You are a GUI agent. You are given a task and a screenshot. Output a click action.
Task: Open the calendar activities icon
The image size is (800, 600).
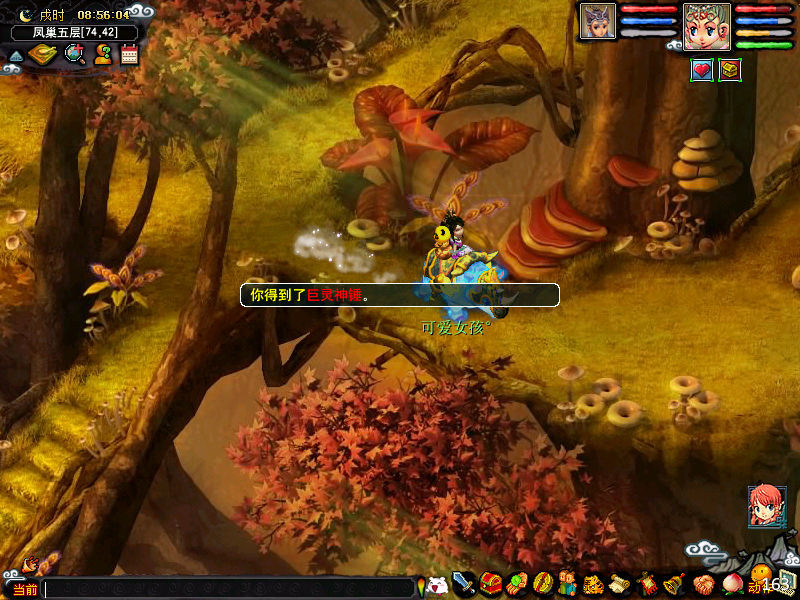click(x=129, y=55)
